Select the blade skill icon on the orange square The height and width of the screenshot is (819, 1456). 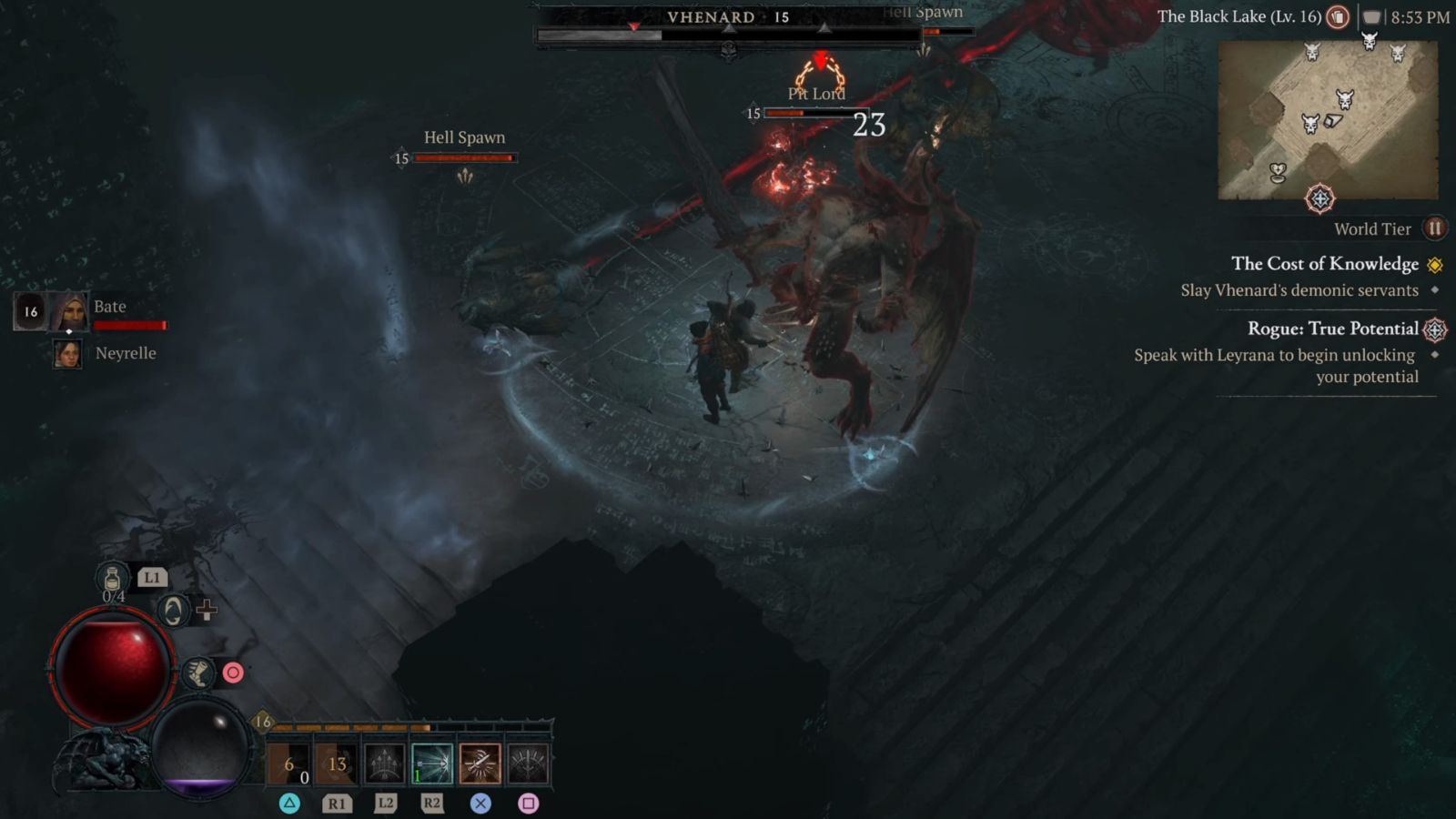click(480, 763)
